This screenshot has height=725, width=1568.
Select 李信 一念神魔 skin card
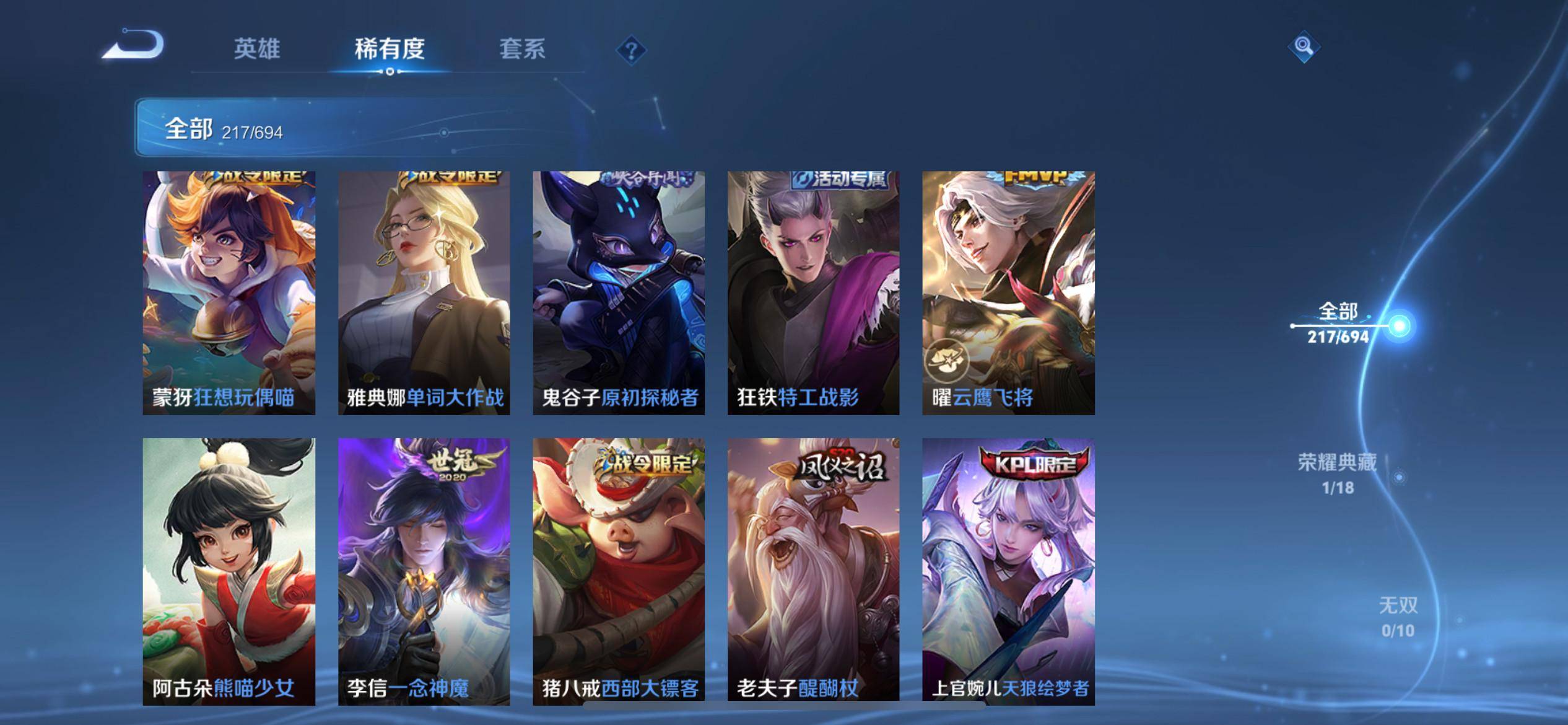tap(424, 571)
